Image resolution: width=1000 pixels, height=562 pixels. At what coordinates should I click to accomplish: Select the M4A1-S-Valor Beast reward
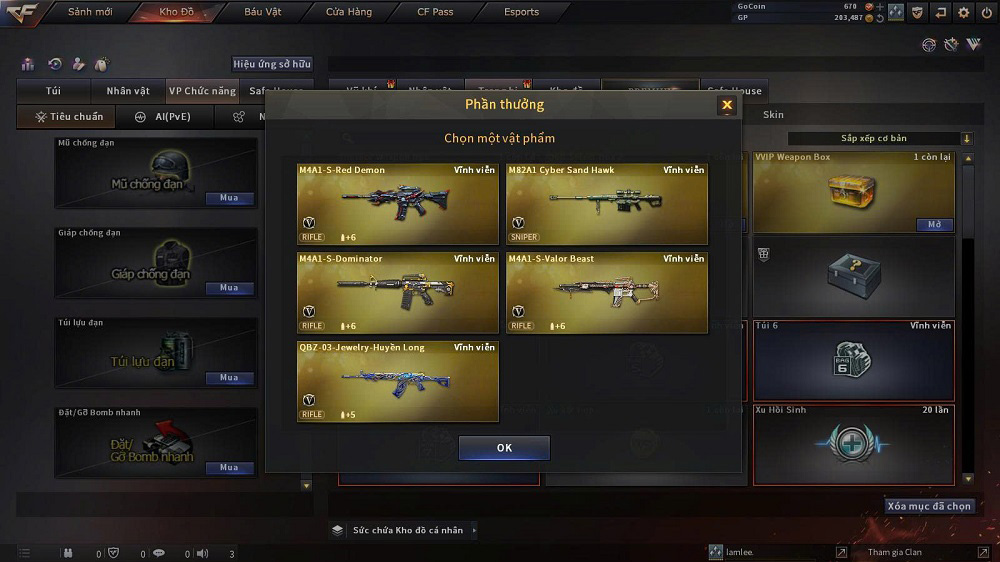tap(607, 293)
